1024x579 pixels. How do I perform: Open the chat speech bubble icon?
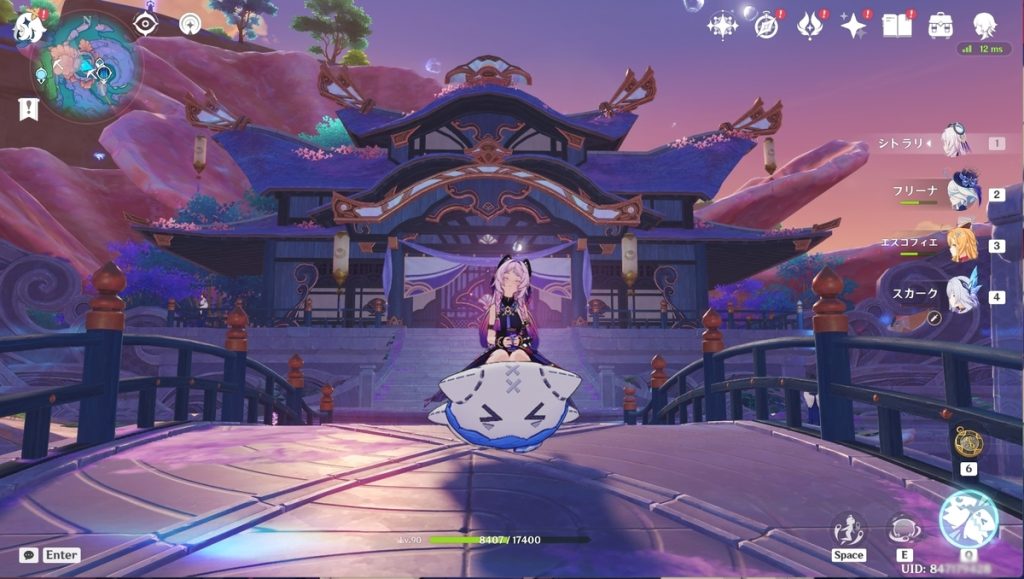(x=28, y=555)
